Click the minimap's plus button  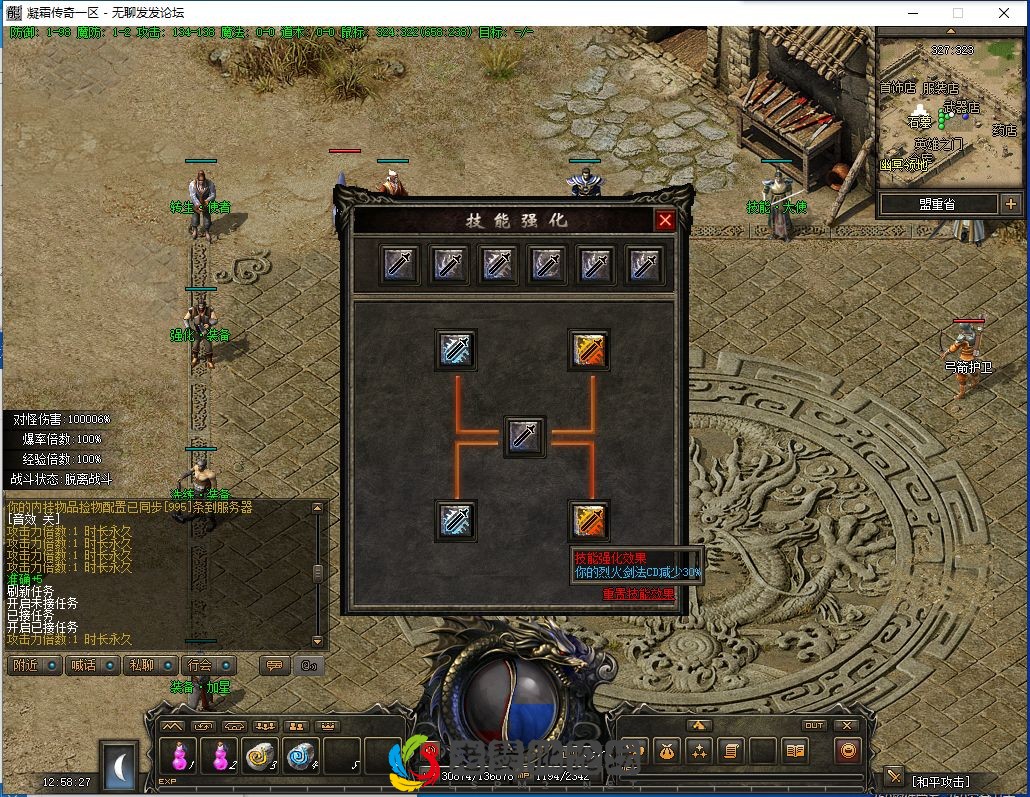tap(1010, 204)
